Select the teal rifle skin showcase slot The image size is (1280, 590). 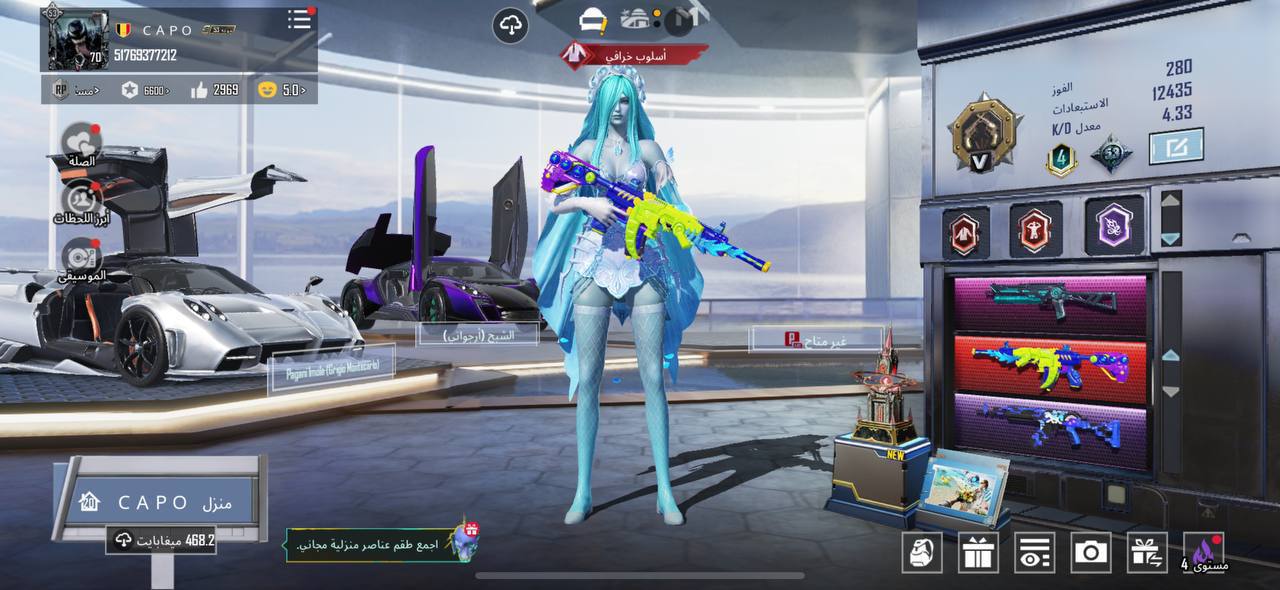[x=1050, y=301]
